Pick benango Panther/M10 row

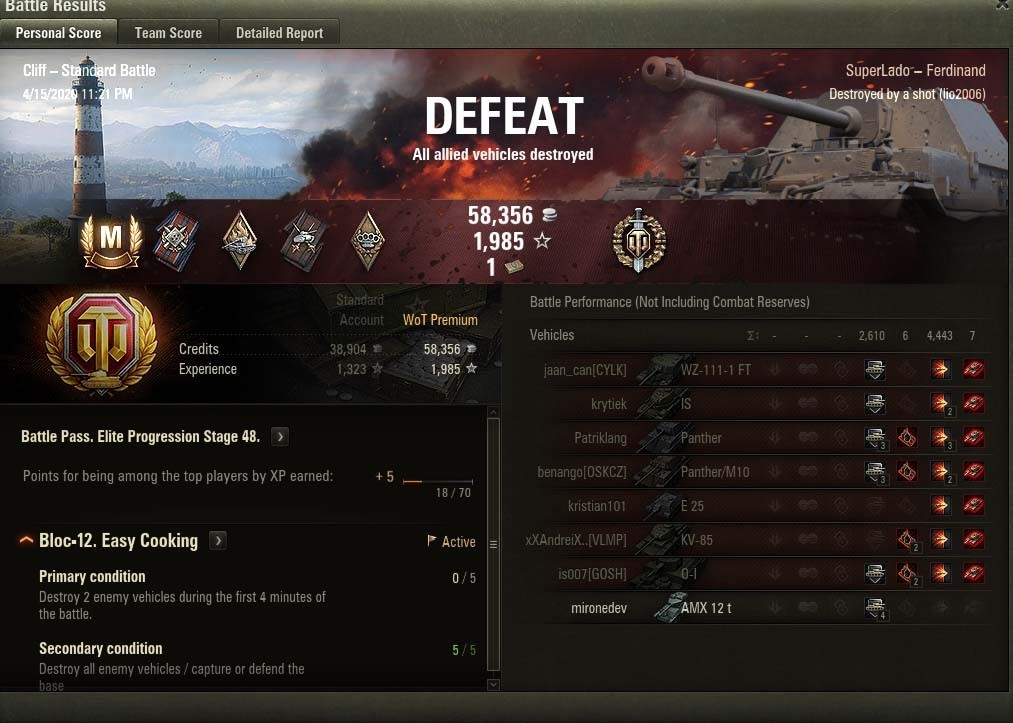[x=760, y=472]
